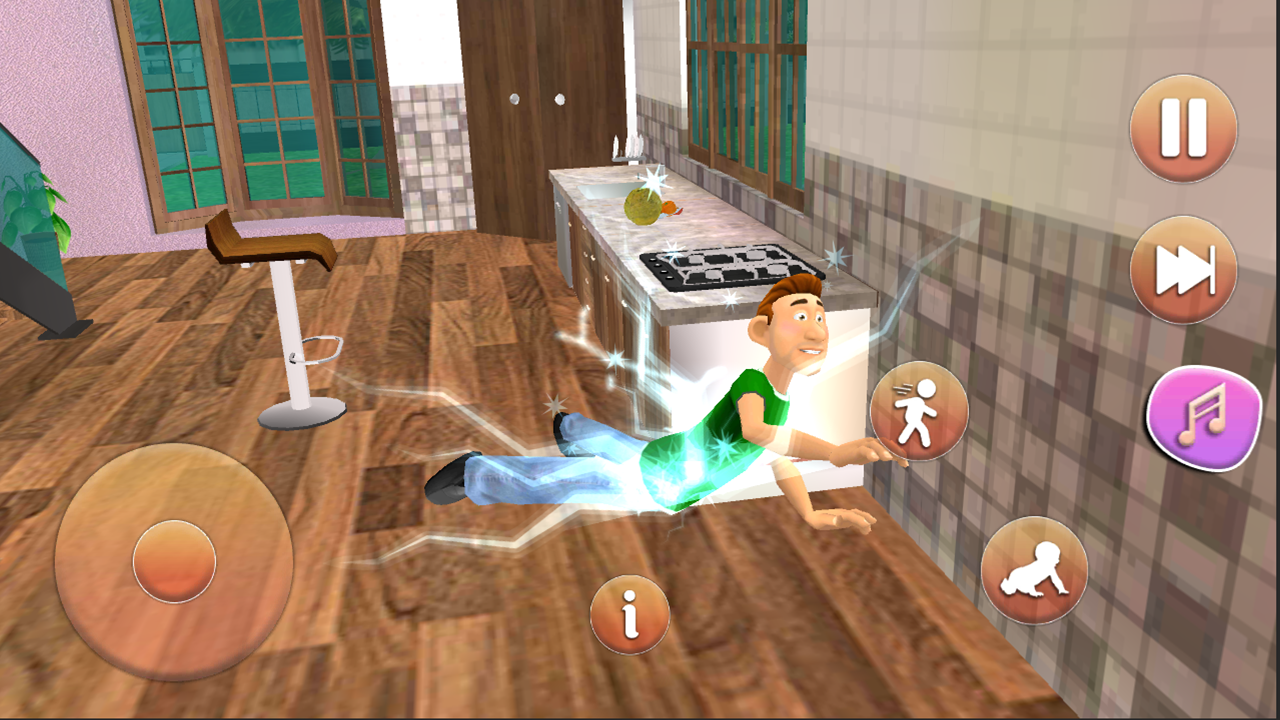Viewport: 1280px width, 720px height.
Task: Open the info panel
Action: (629, 617)
